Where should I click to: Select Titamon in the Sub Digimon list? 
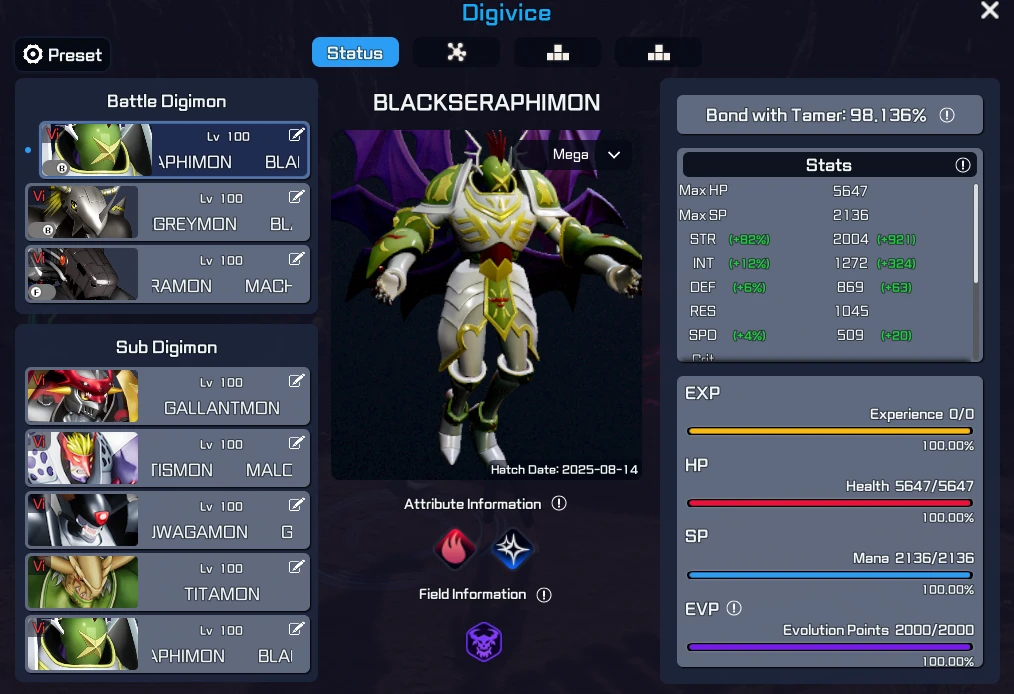coord(167,582)
